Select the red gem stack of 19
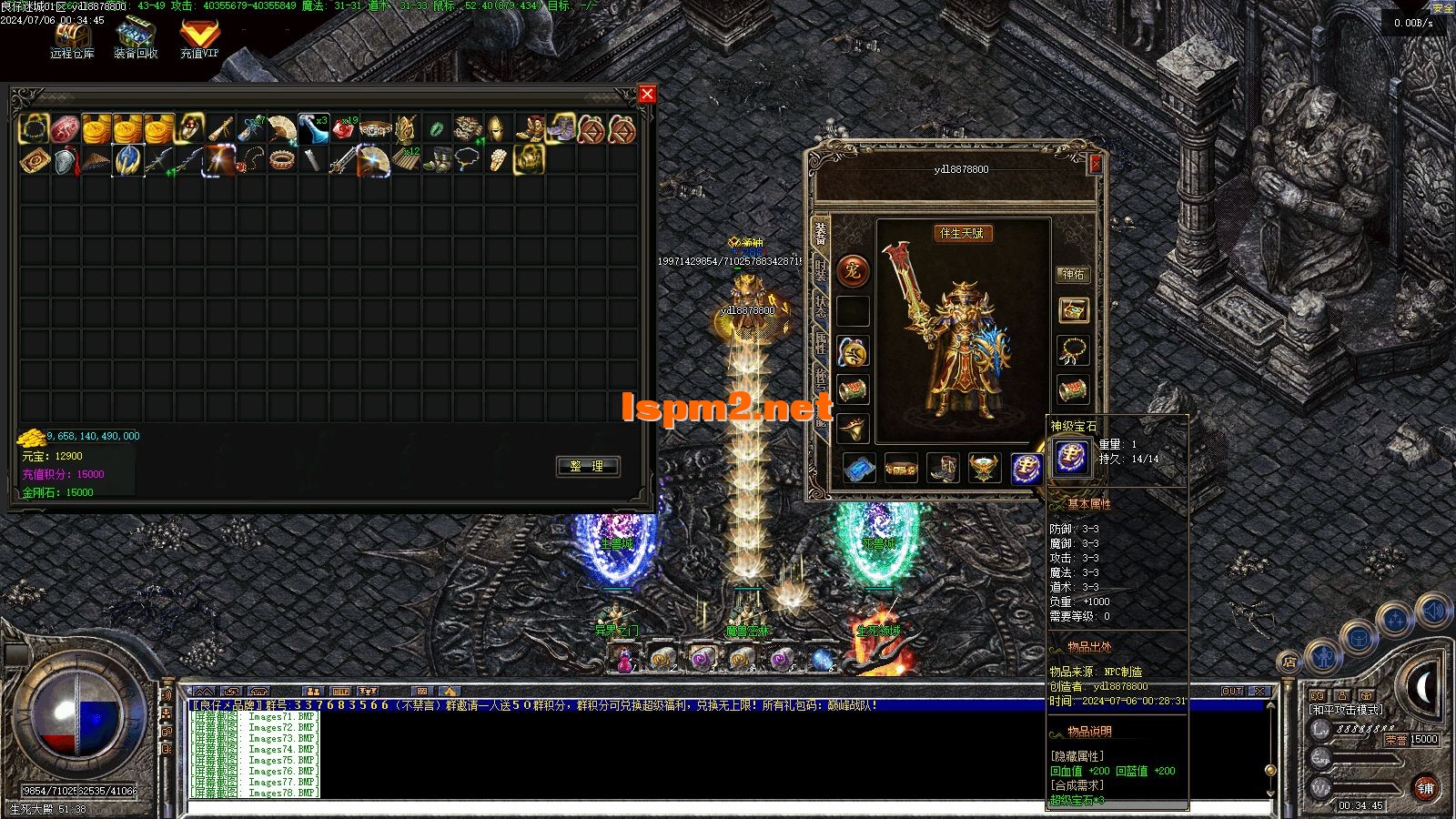 click(344, 129)
